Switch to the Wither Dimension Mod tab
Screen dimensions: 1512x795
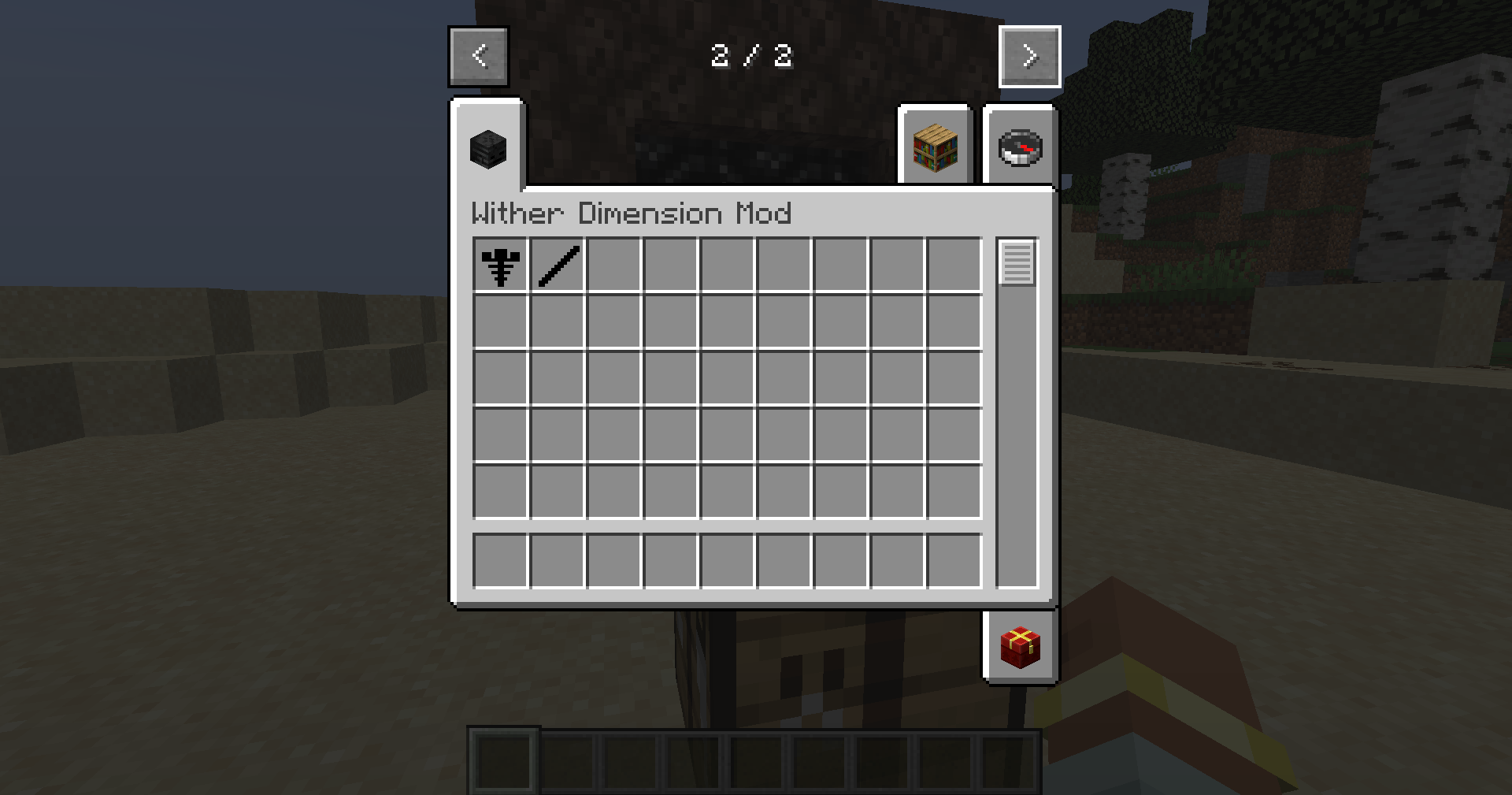[x=487, y=150]
